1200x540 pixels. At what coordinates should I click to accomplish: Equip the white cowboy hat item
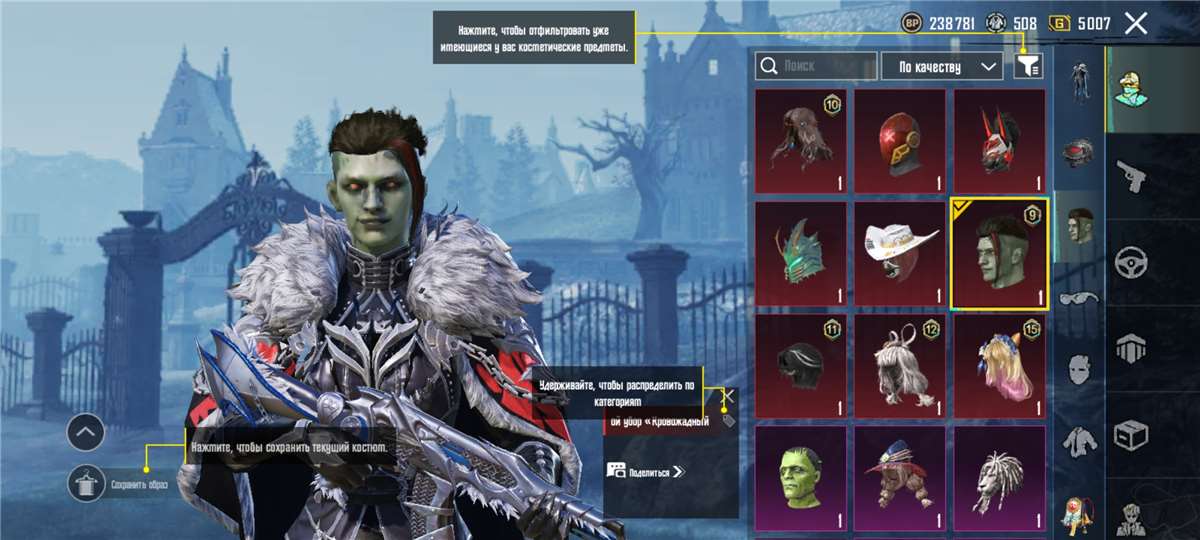899,253
